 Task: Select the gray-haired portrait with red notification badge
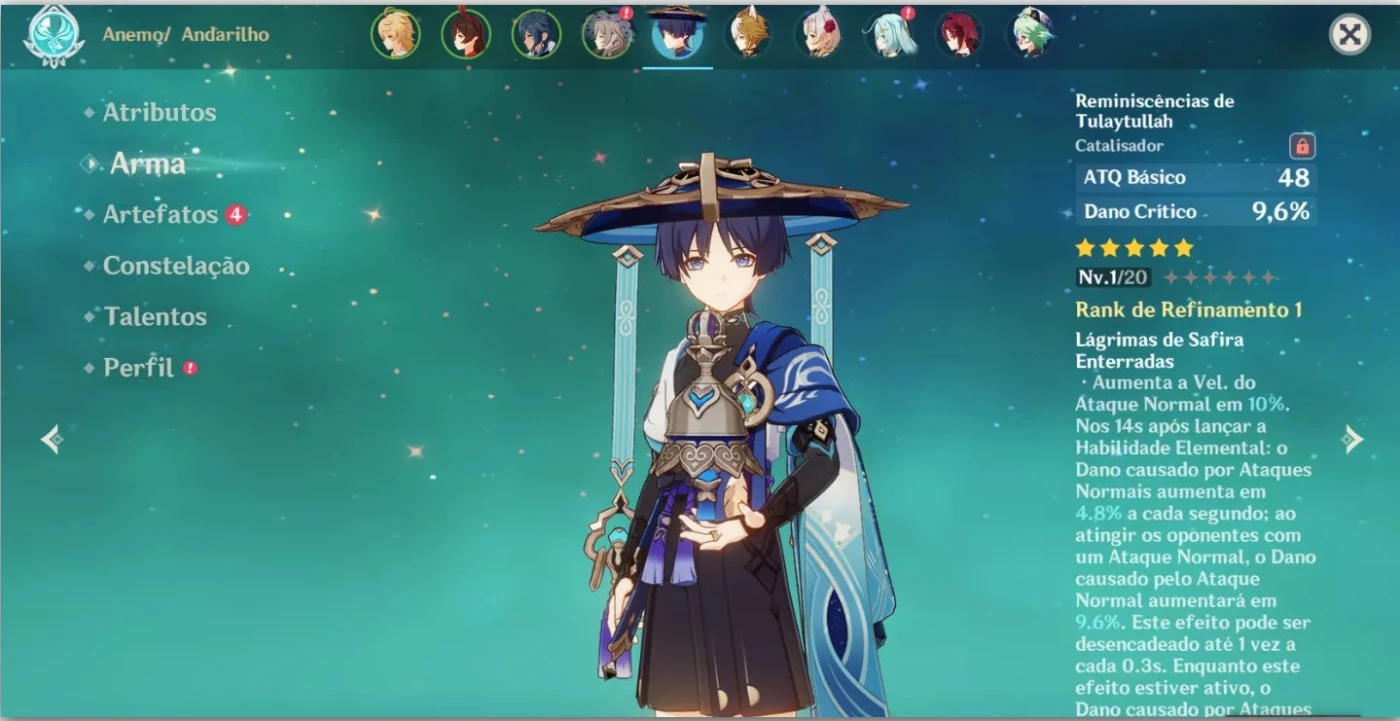pos(607,32)
